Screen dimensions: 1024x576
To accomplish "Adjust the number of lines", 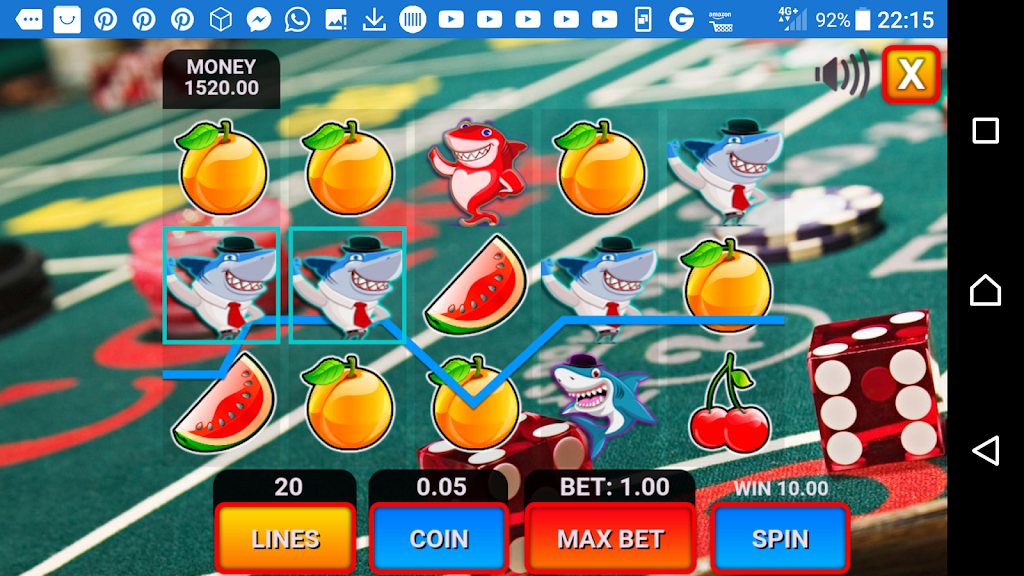I will click(286, 539).
